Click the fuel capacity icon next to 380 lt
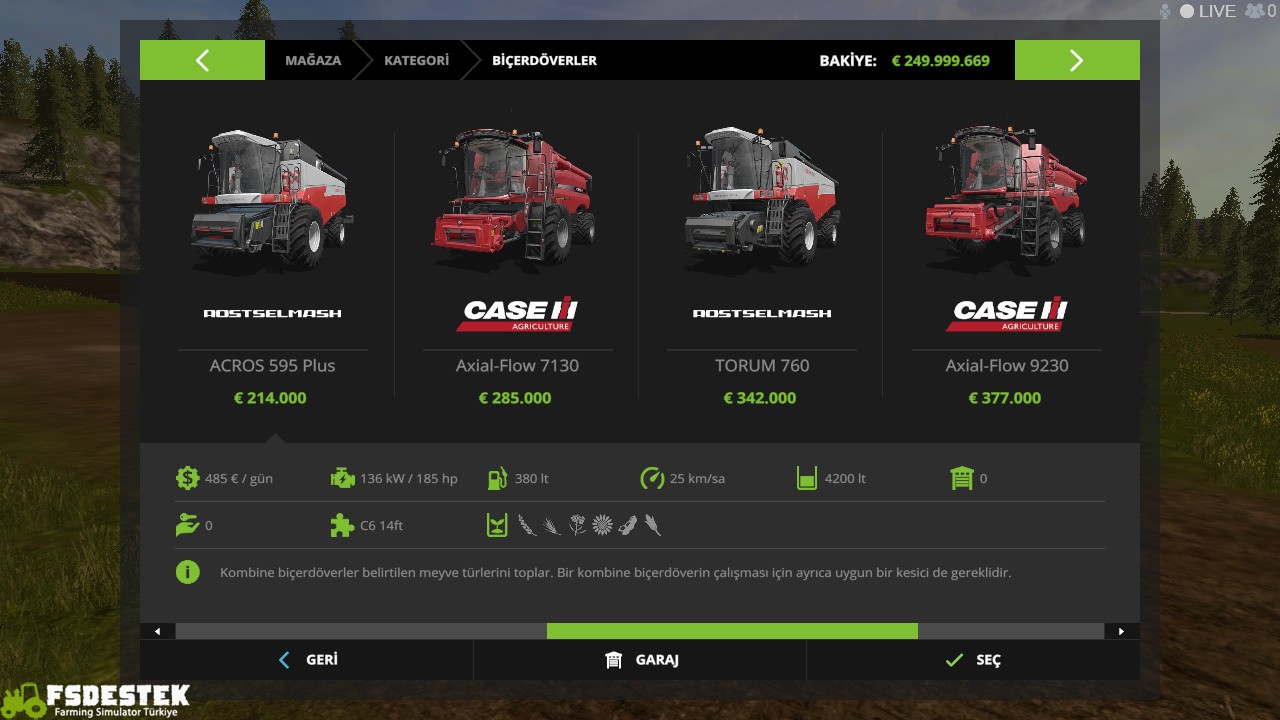 point(497,478)
